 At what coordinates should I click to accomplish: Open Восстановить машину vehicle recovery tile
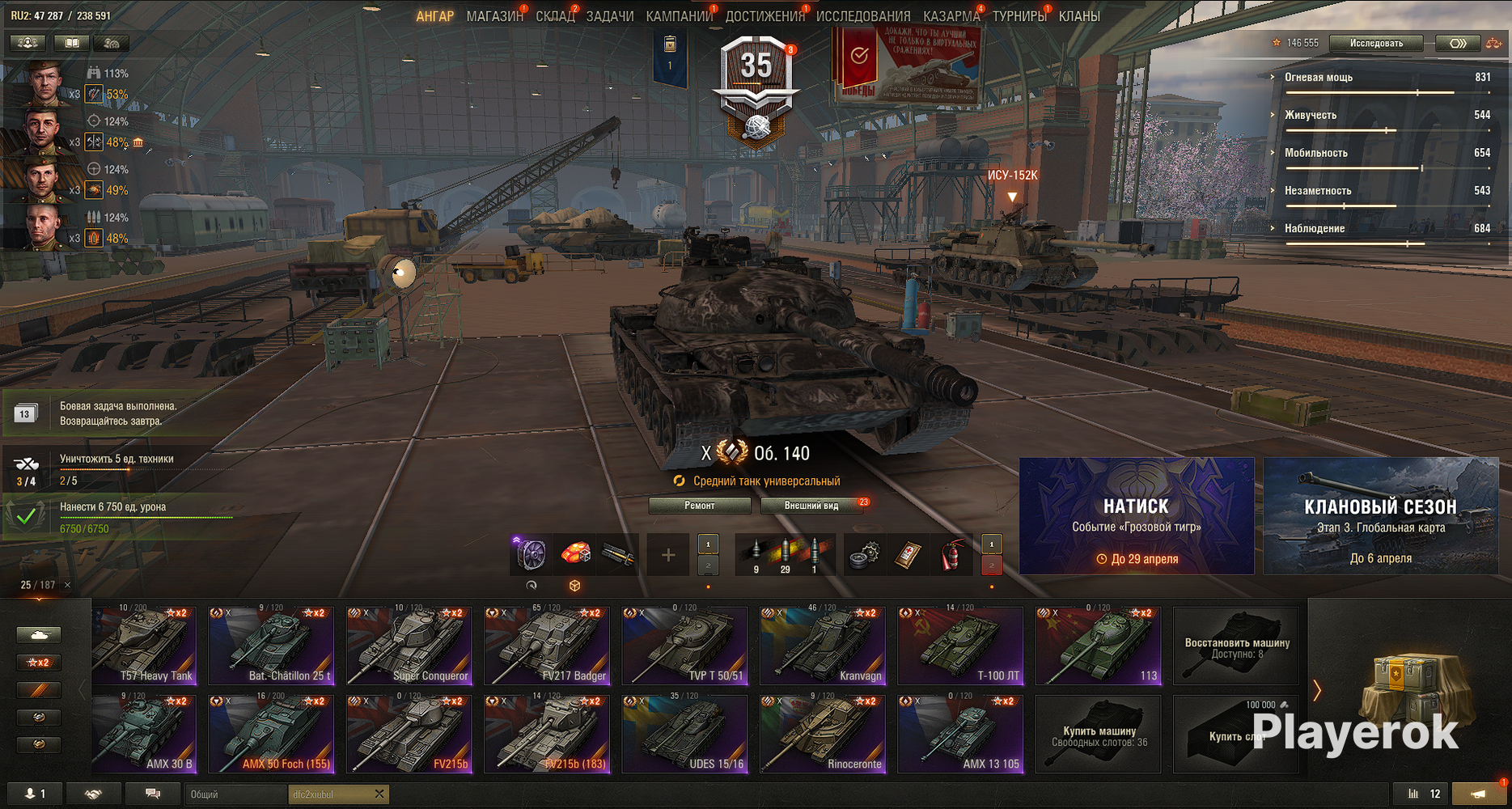pos(1236,646)
